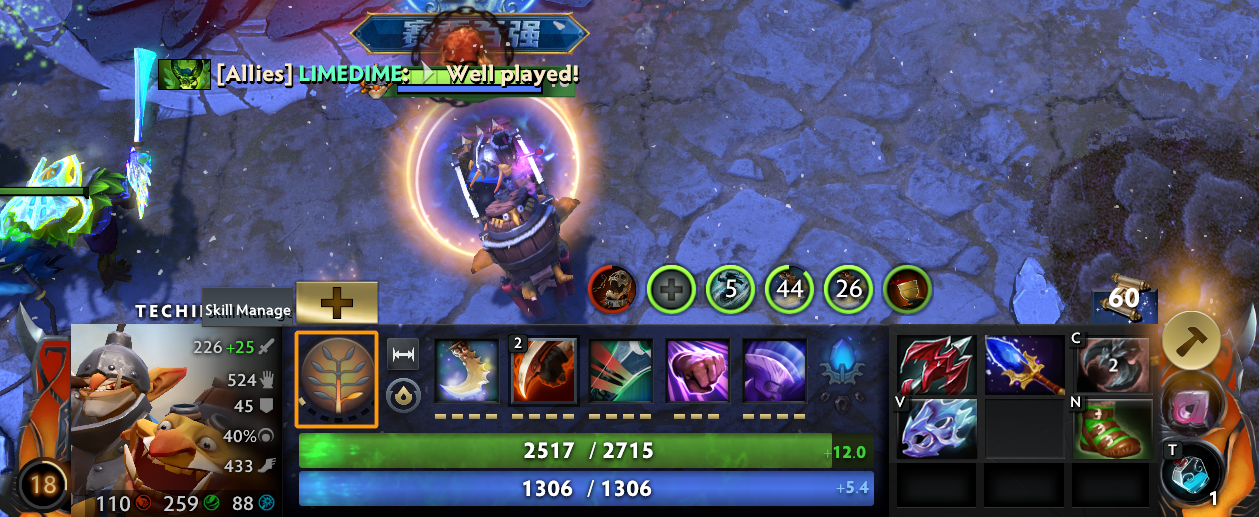Viewport: 1259px width, 517px height.
Task: Cast the green and red slash ability
Action: pos(621,371)
